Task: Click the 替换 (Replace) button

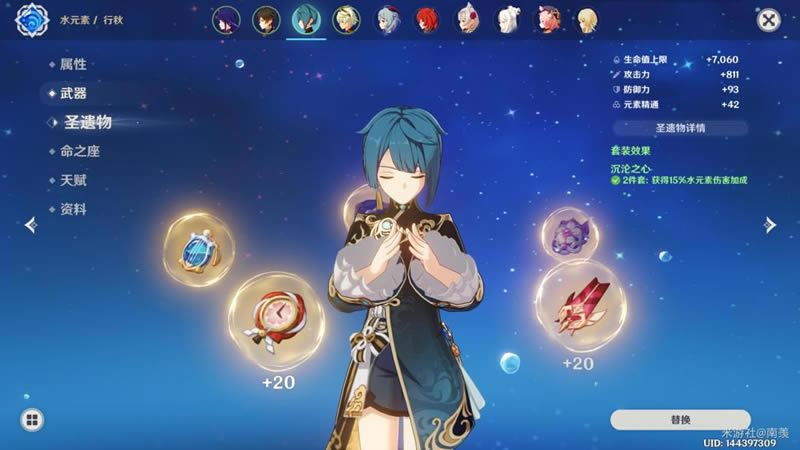Action: [680, 419]
